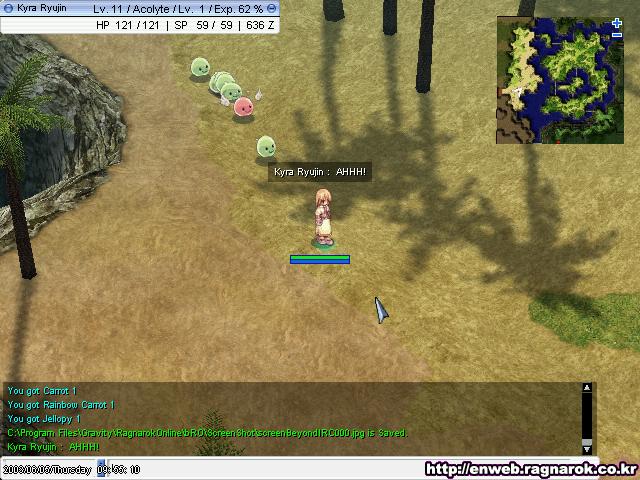640x480 pixels.
Task: Click the minimap zoom-out minus button
Action: click(x=617, y=35)
